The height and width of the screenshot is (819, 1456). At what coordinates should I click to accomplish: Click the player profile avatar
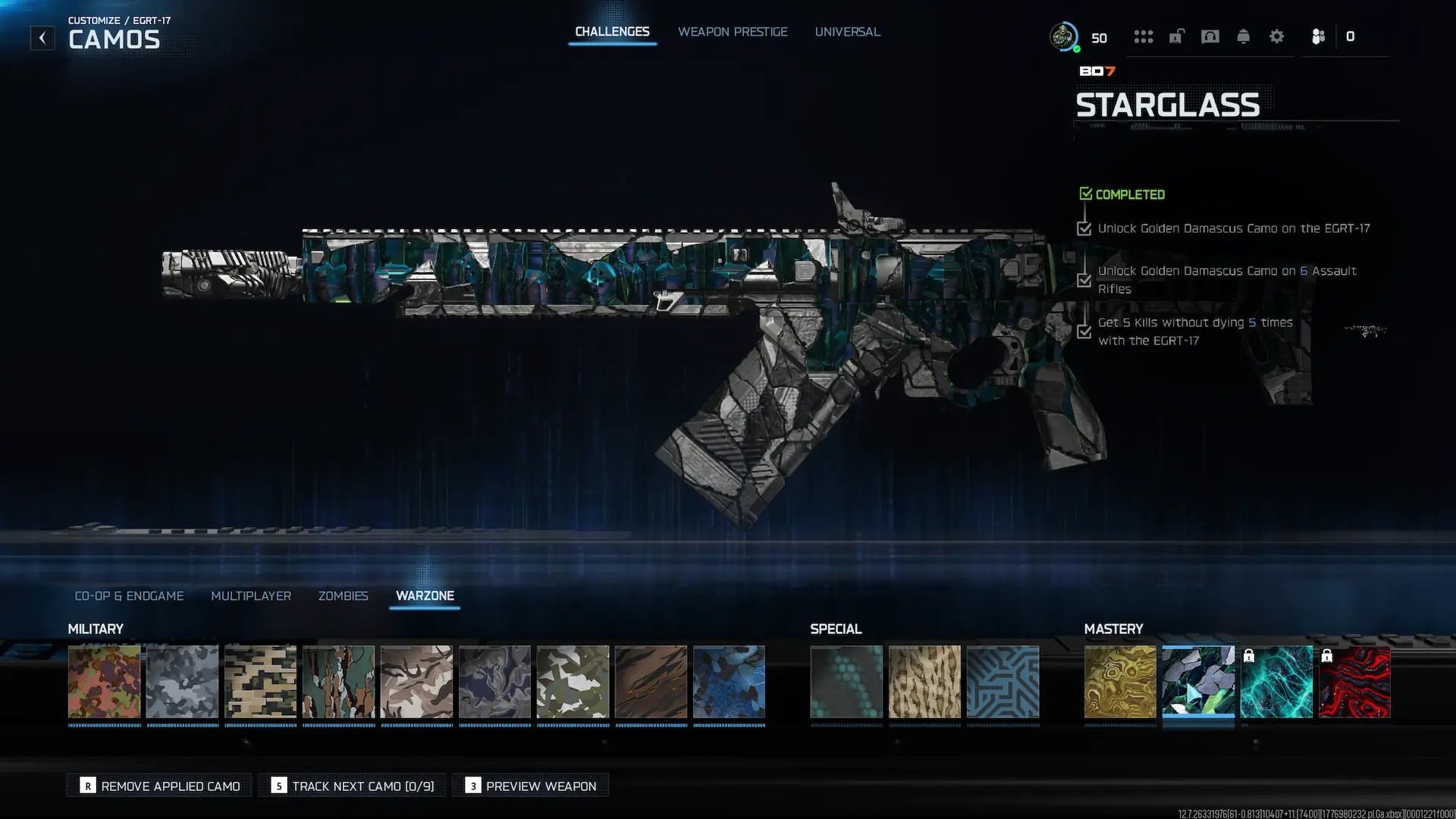(x=1063, y=36)
